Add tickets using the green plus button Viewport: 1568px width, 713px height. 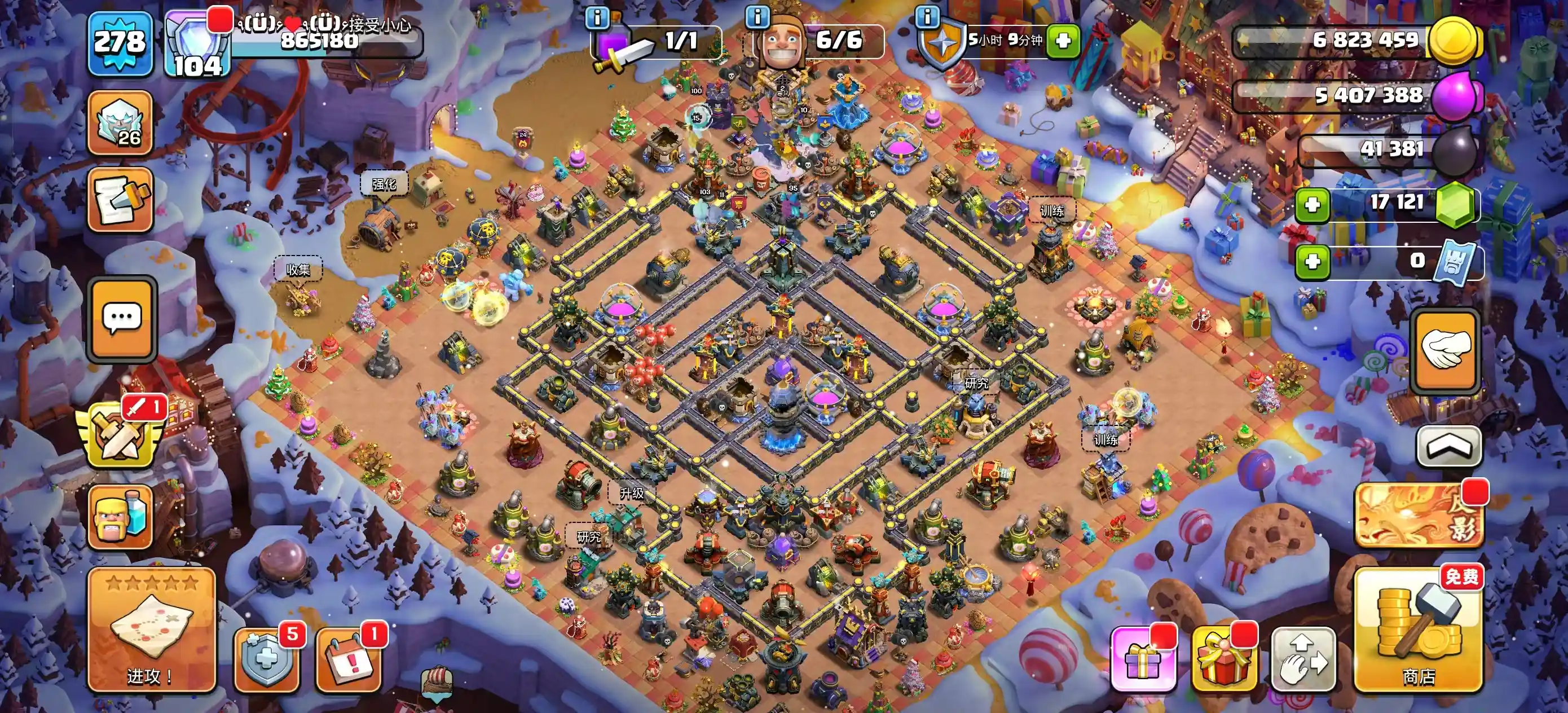tap(1312, 262)
